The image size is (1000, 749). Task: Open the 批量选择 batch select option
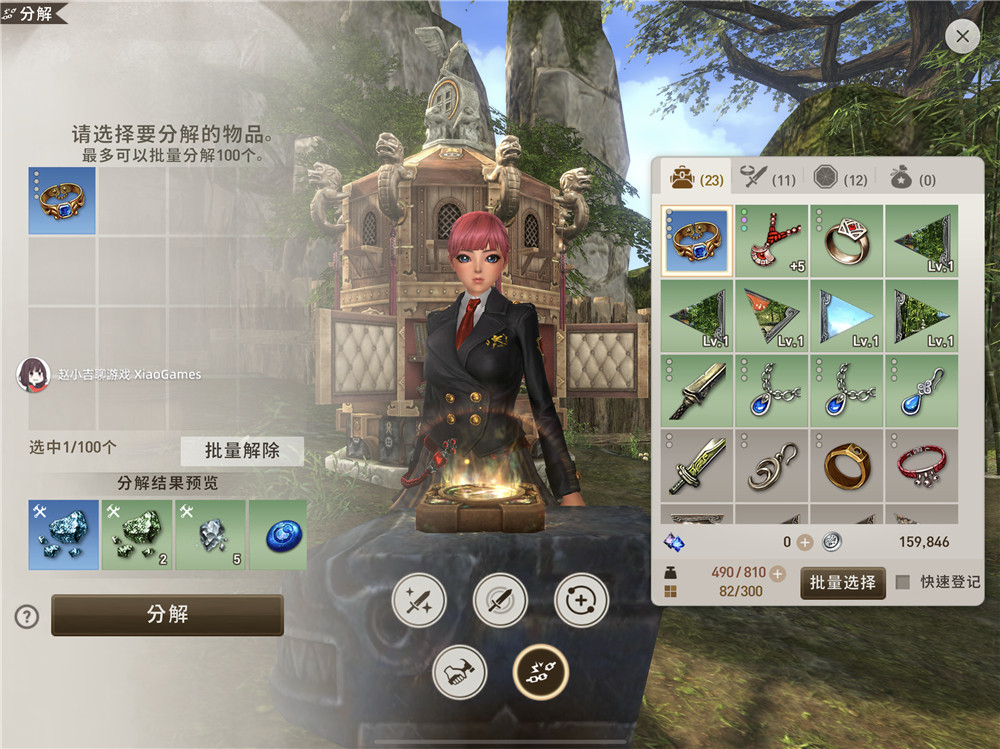coord(842,582)
